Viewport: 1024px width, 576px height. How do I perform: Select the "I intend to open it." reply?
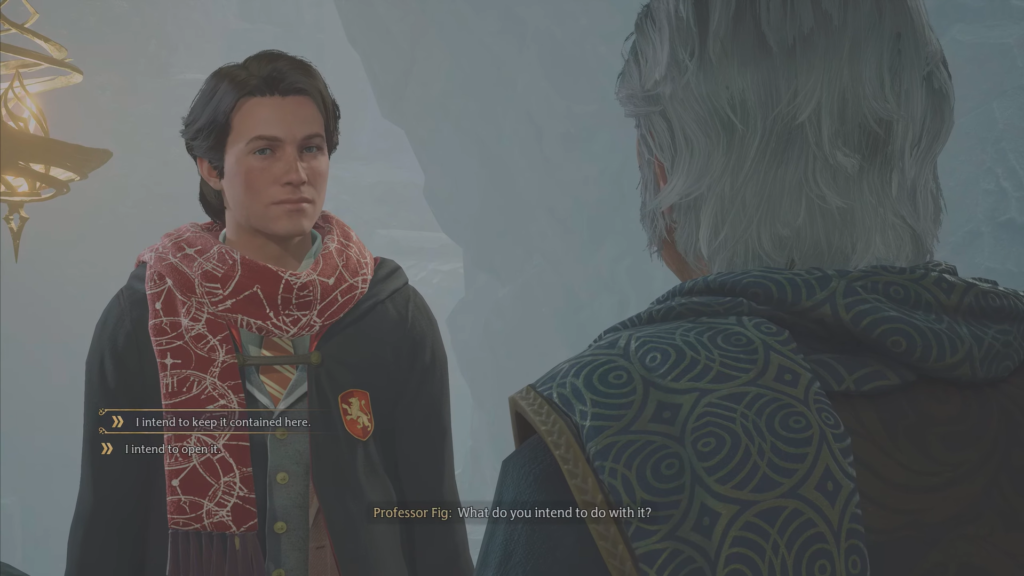[171, 449]
